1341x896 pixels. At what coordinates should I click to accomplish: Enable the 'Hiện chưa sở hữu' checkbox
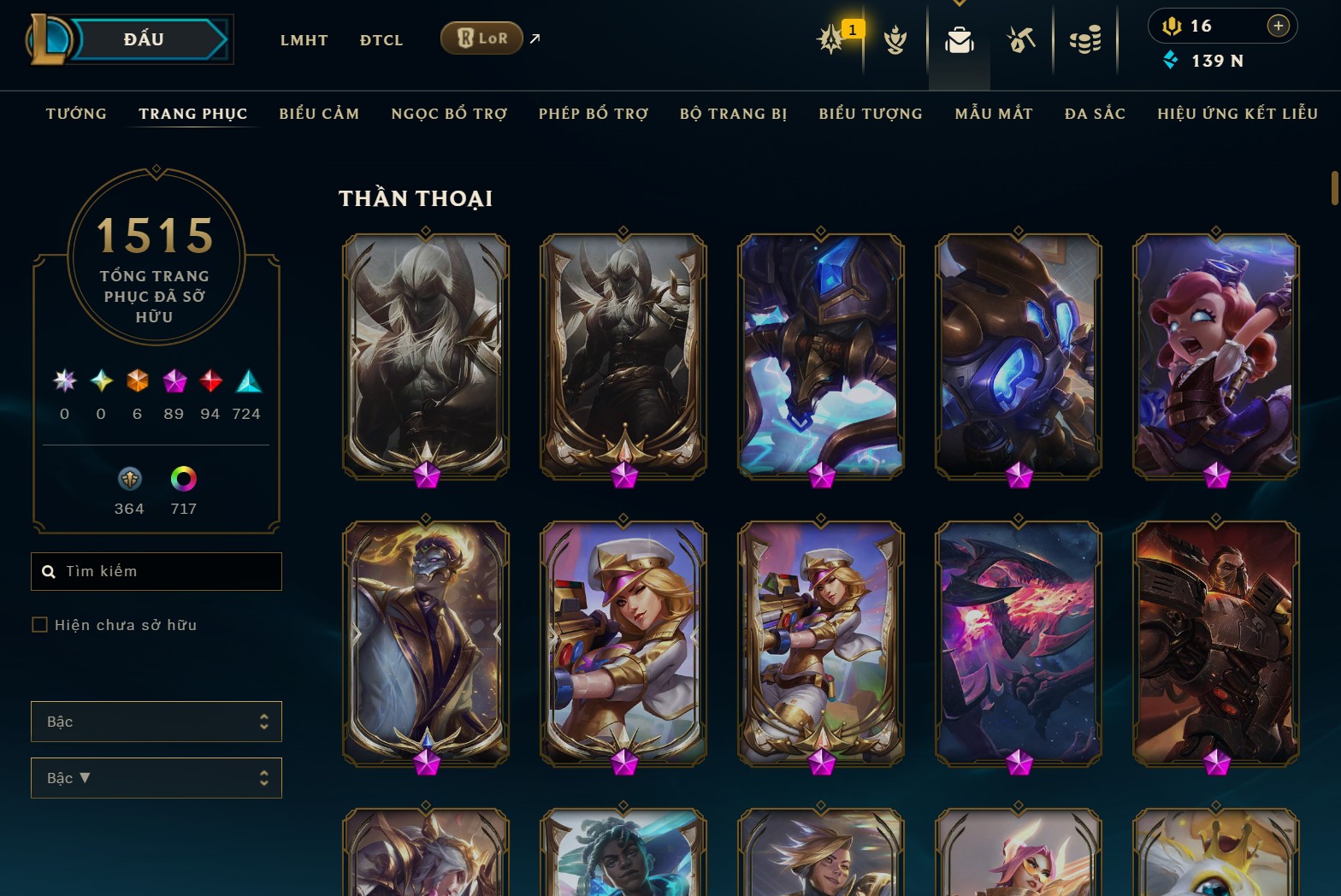tap(40, 625)
